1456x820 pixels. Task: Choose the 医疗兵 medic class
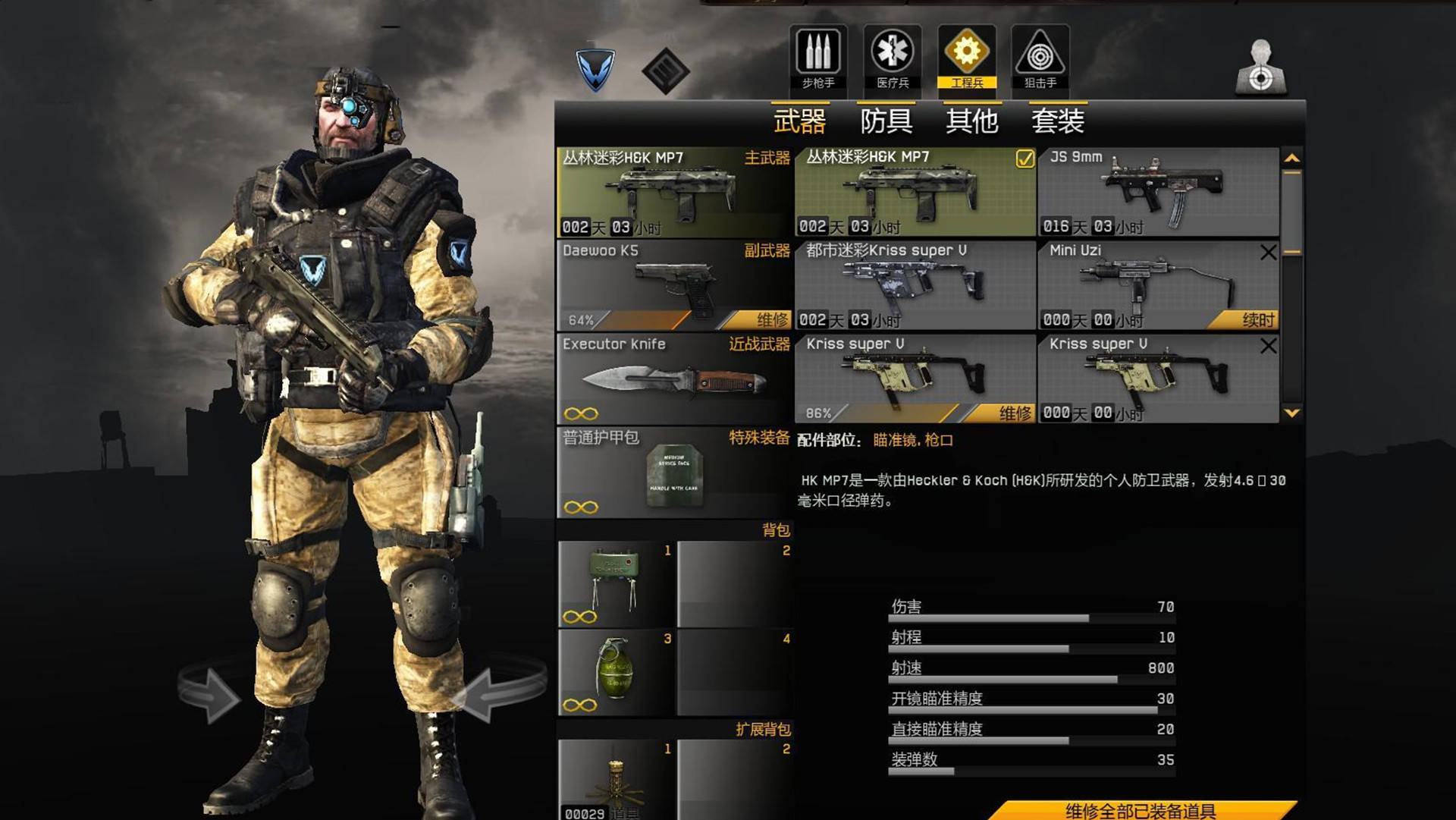(892, 58)
